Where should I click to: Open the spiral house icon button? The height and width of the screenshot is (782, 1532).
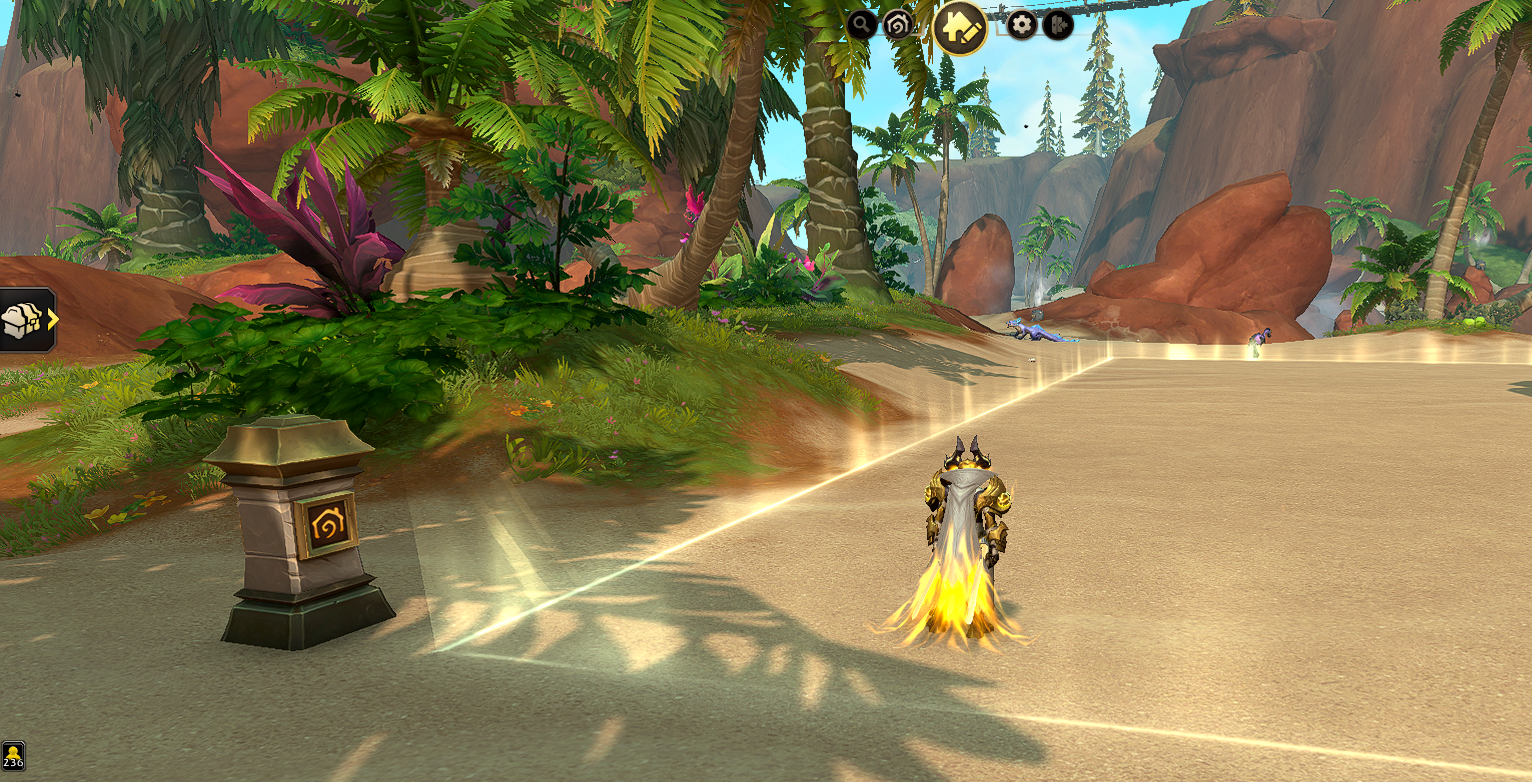898,25
